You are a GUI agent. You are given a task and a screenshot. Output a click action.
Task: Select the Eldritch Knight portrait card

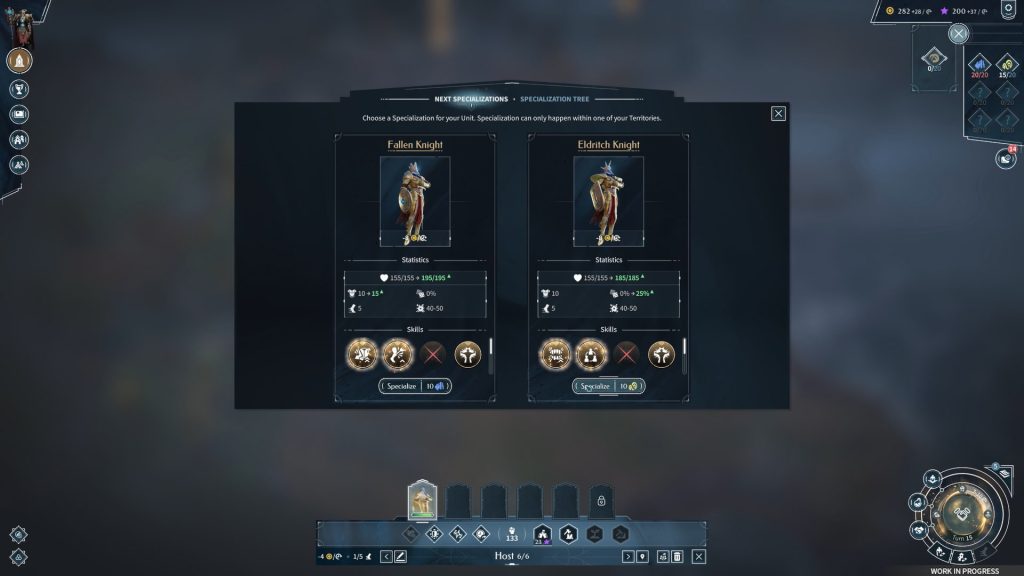pos(608,201)
